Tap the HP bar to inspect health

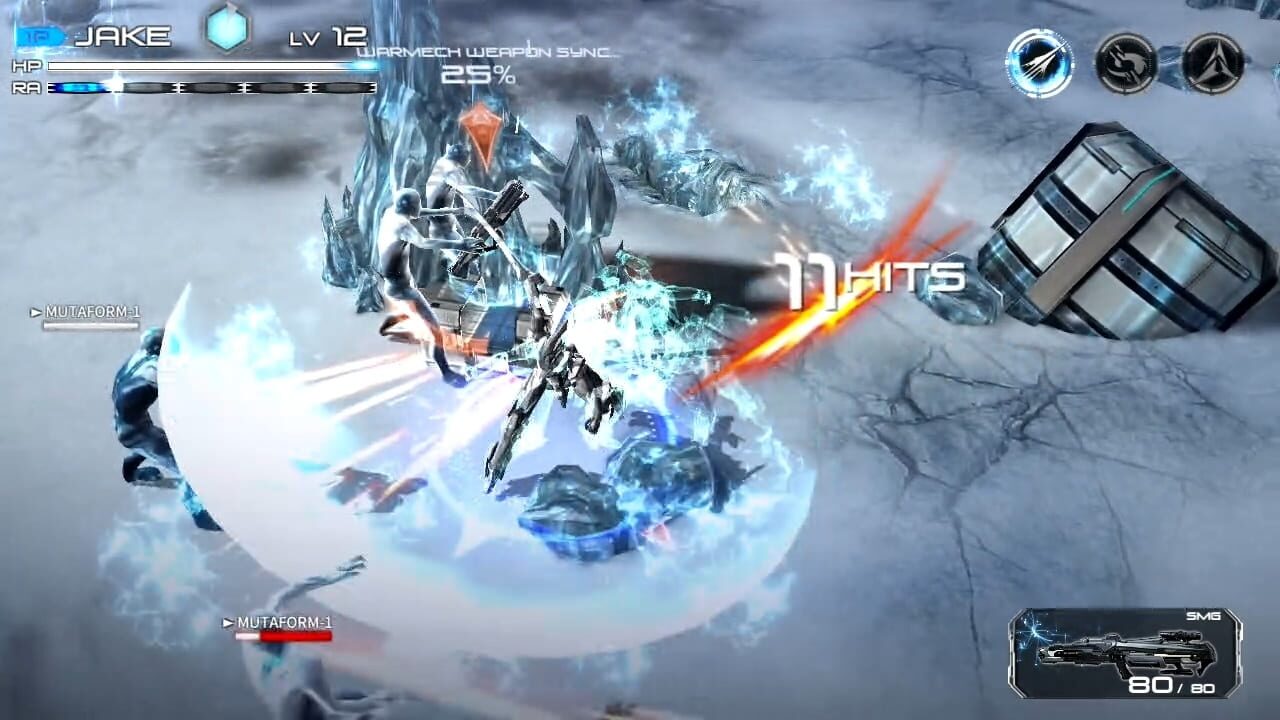pos(200,68)
